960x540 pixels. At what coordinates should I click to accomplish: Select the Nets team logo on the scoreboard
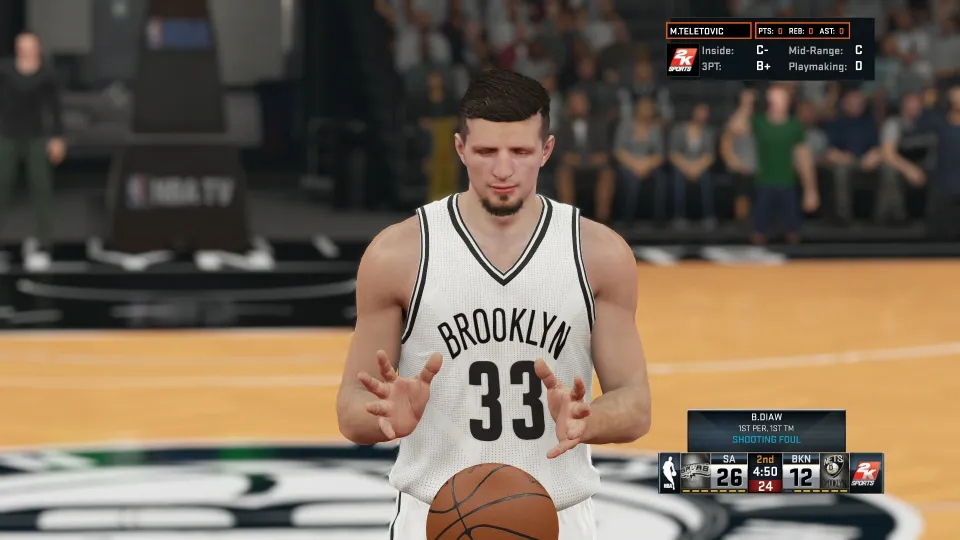point(833,472)
